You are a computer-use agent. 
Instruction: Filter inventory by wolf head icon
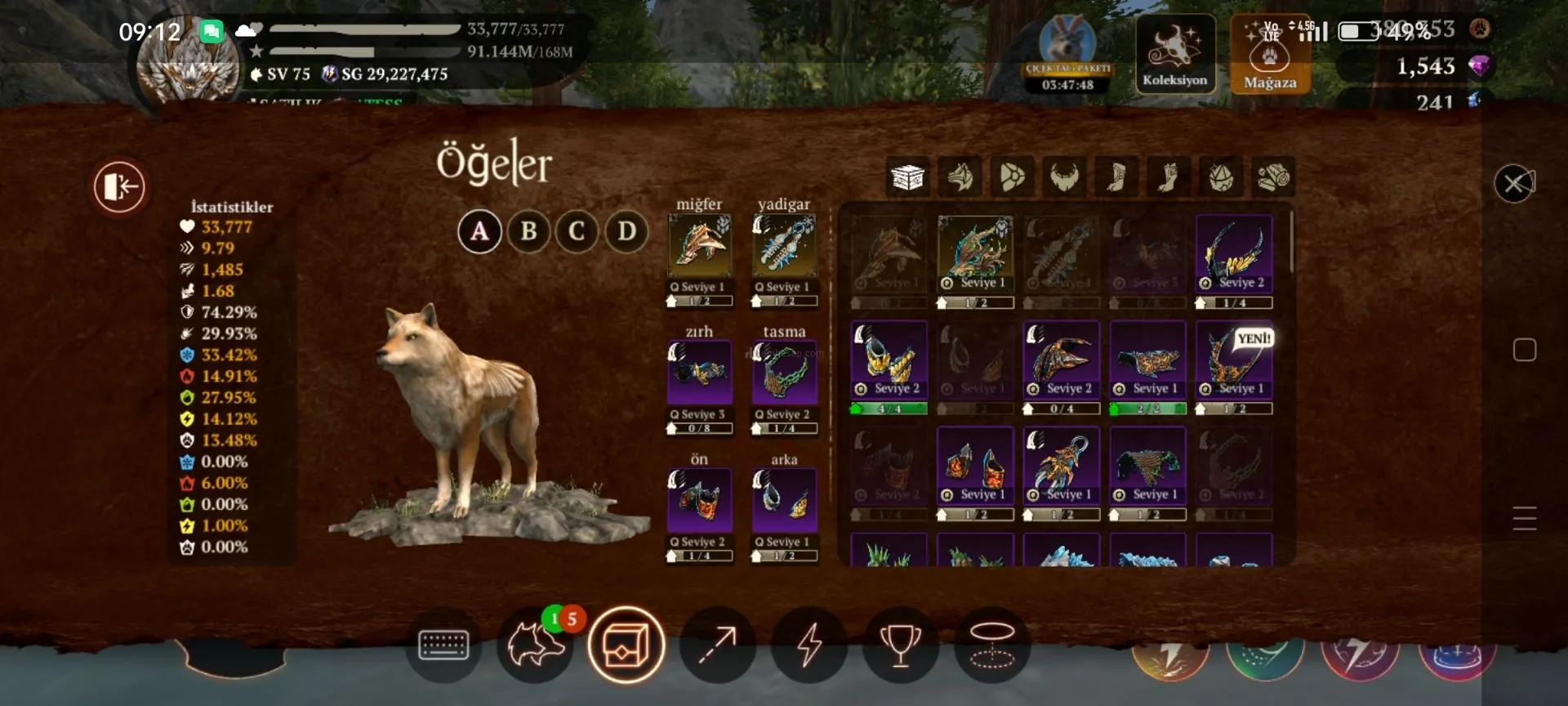coord(960,176)
